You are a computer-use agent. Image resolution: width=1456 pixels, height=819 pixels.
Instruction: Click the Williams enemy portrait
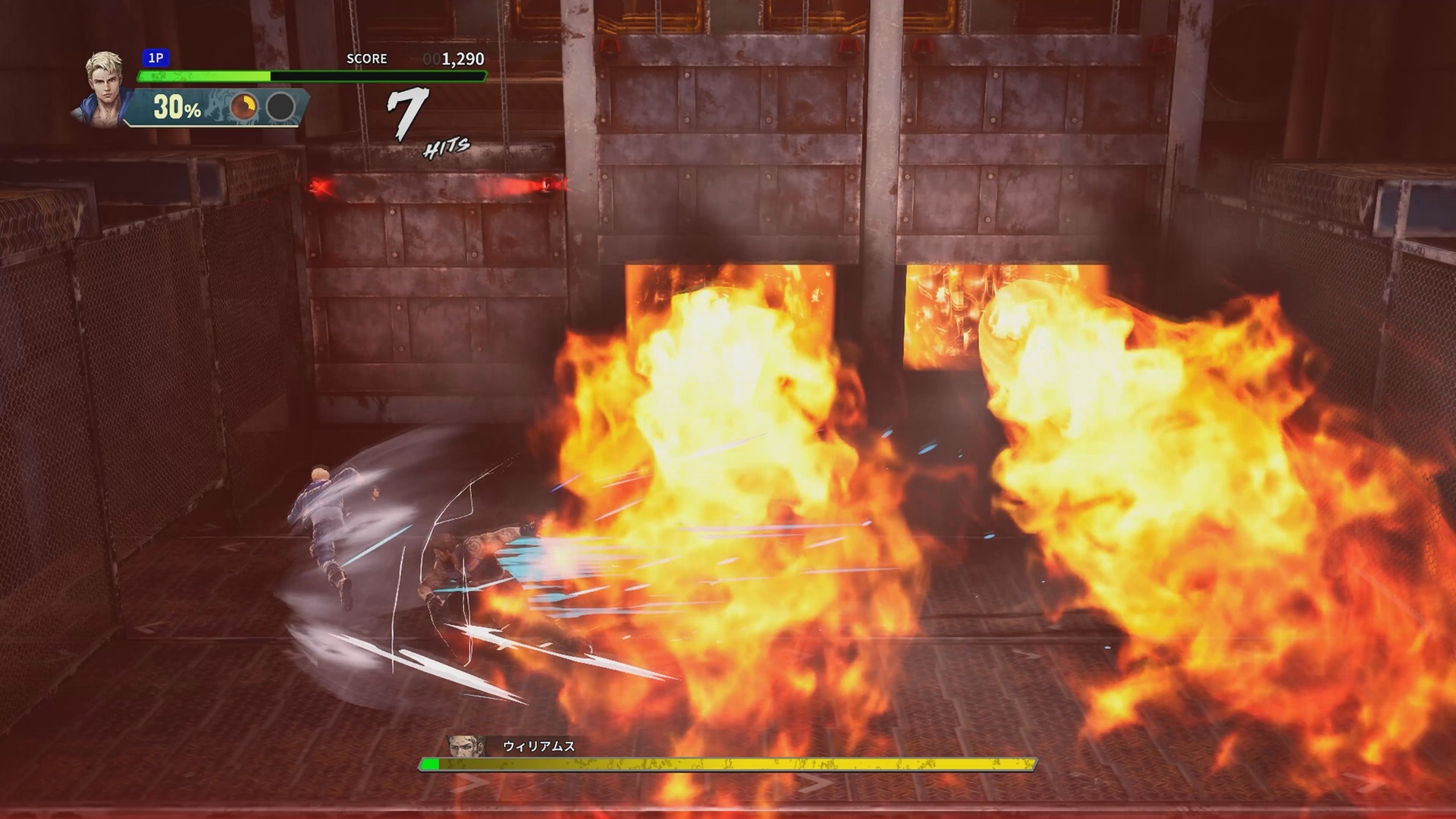(x=466, y=746)
